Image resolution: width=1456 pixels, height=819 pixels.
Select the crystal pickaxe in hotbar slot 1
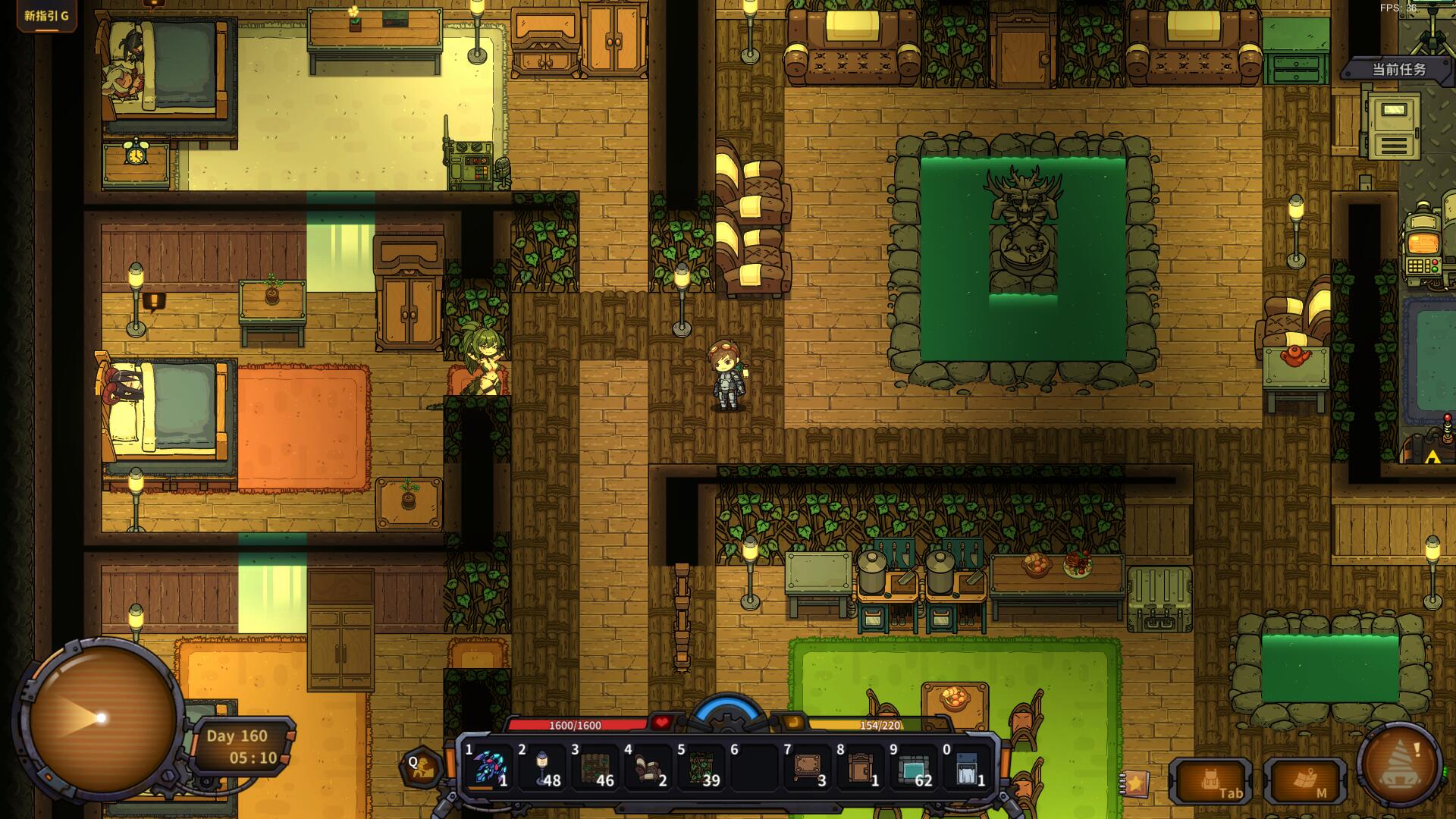tap(490, 767)
